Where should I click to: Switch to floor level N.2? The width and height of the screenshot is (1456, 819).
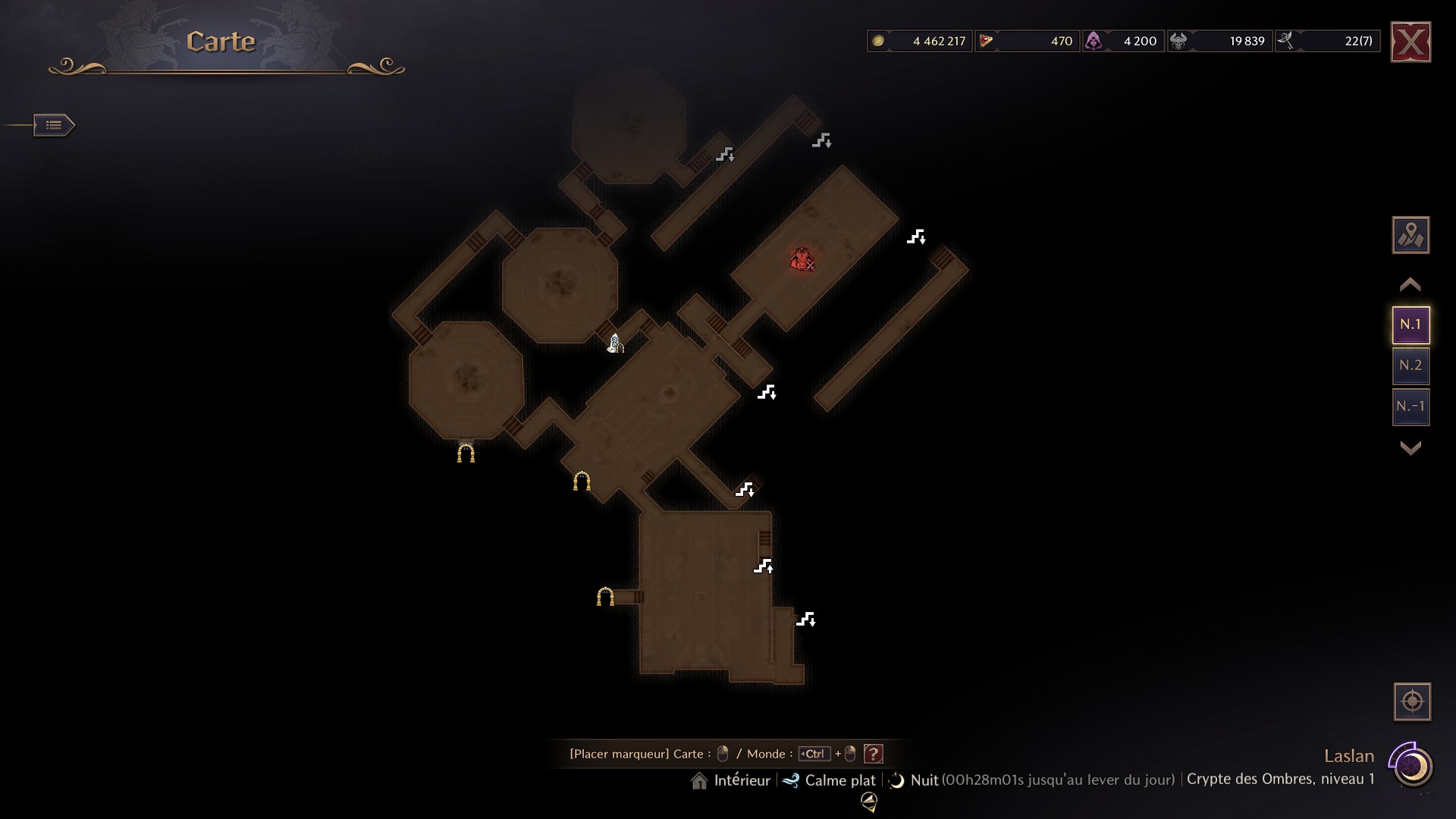click(1410, 366)
